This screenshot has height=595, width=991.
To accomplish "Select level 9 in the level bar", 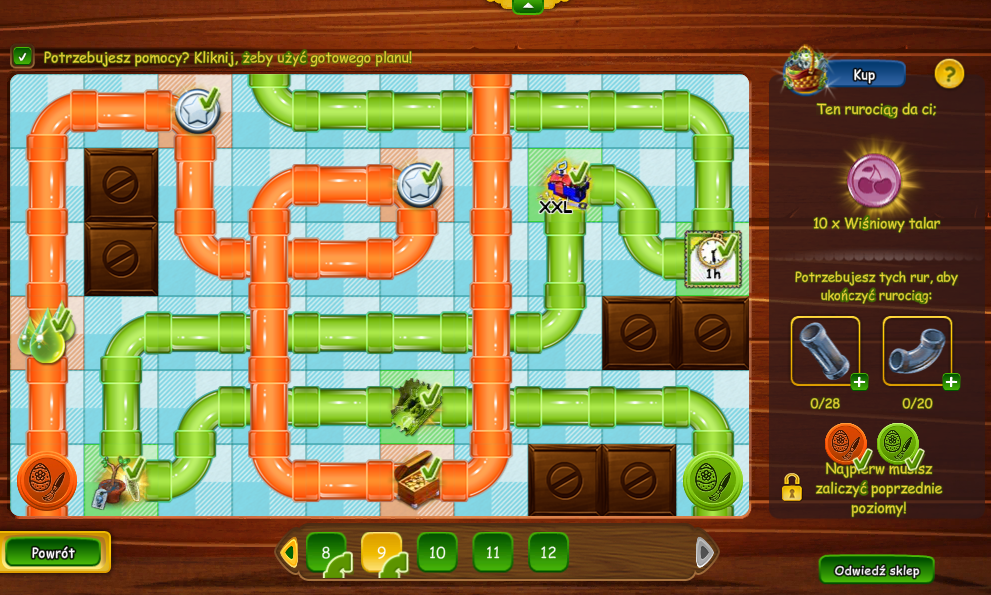I will [x=381, y=552].
